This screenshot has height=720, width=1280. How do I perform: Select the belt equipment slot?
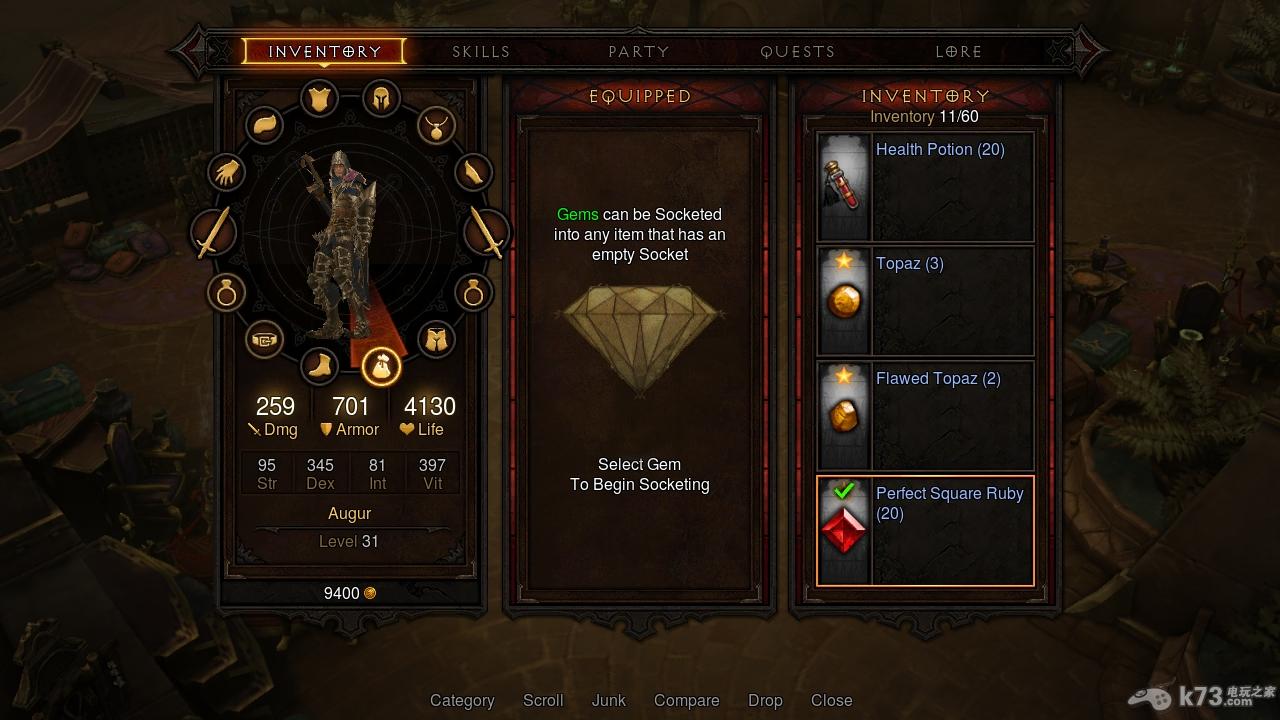click(x=264, y=340)
